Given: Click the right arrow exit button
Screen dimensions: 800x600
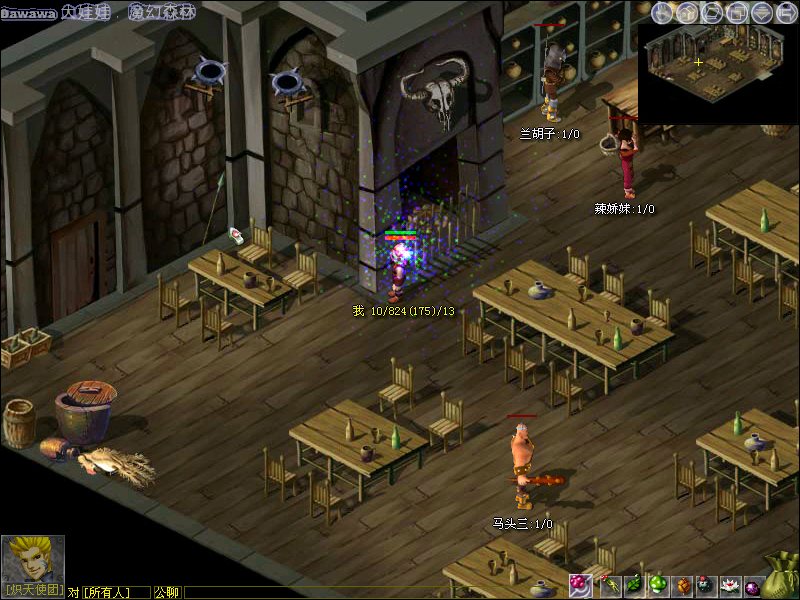Looking at the screenshot, I should click(x=787, y=12).
